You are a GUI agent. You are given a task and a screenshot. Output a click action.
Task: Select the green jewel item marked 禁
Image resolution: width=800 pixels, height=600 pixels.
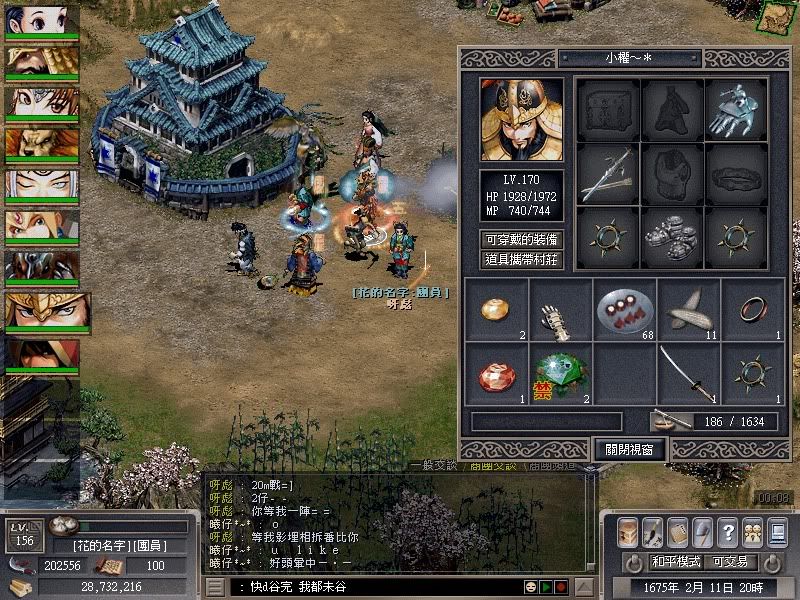click(560, 372)
